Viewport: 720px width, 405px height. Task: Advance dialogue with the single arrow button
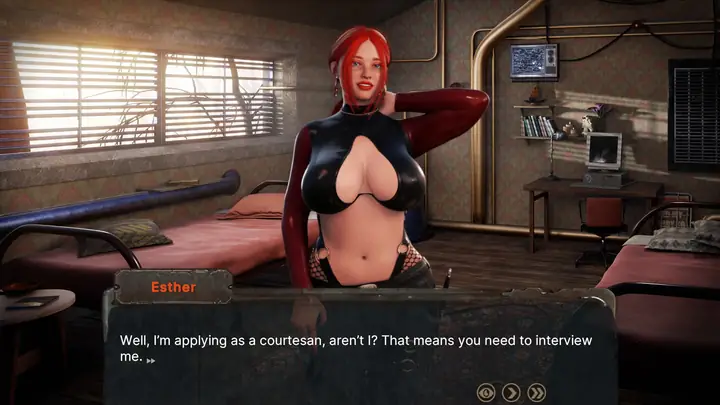point(511,392)
